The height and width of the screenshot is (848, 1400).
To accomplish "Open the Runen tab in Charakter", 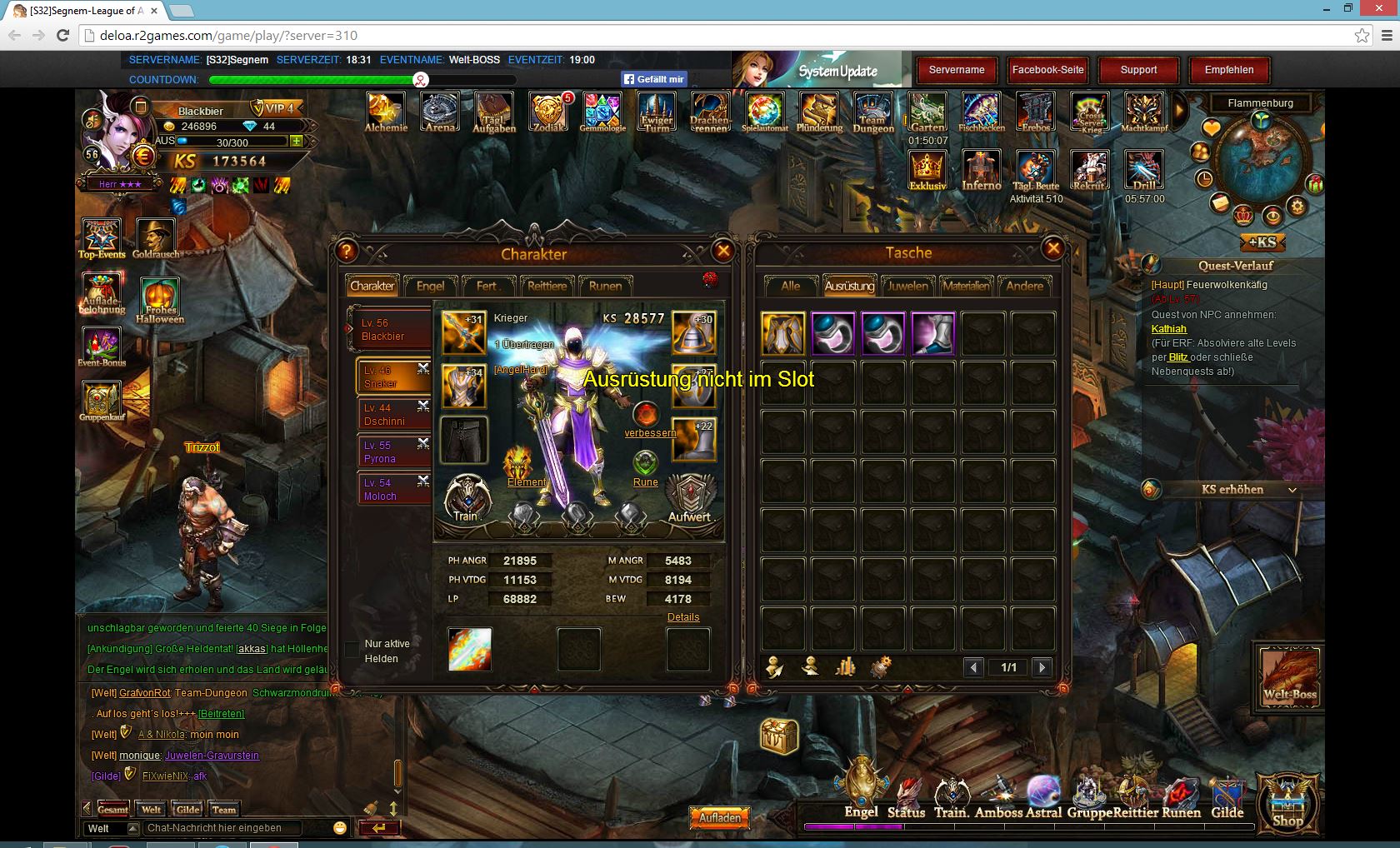I will [605, 286].
